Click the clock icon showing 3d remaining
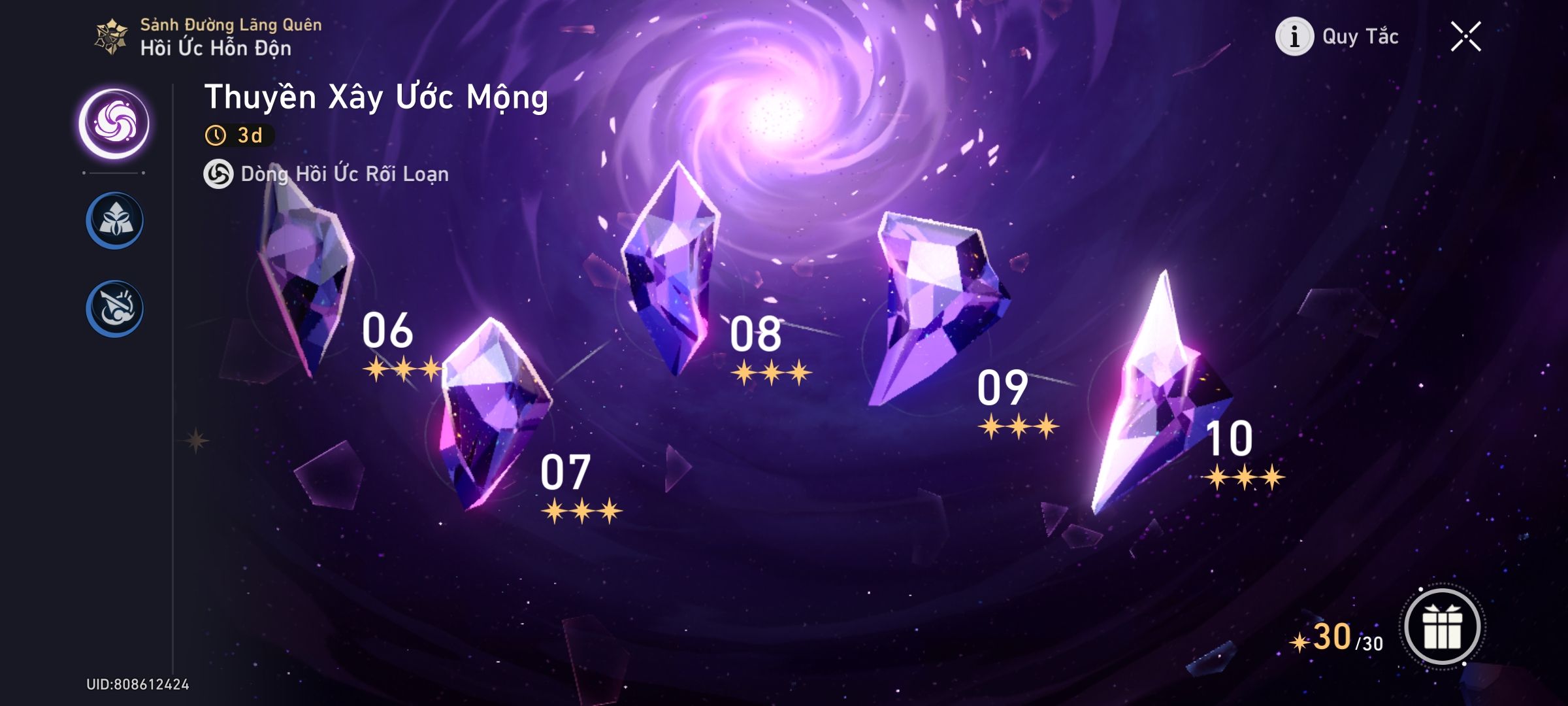1568x706 pixels. [216, 134]
